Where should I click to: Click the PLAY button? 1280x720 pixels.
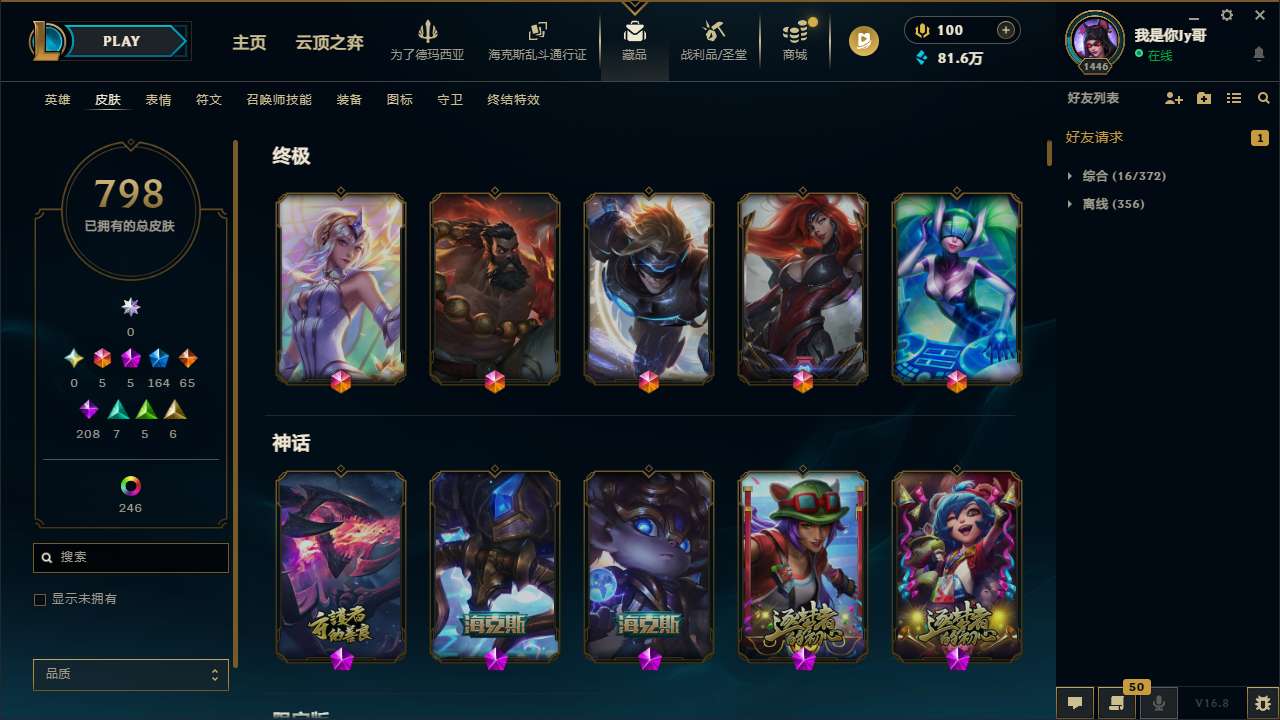[121, 41]
